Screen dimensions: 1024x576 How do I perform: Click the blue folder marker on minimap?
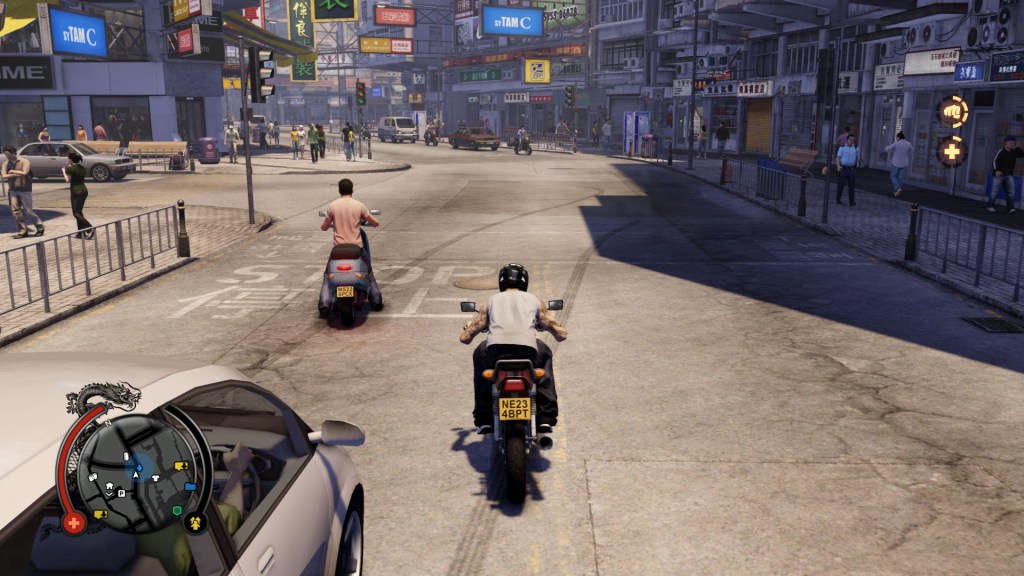pos(190,486)
